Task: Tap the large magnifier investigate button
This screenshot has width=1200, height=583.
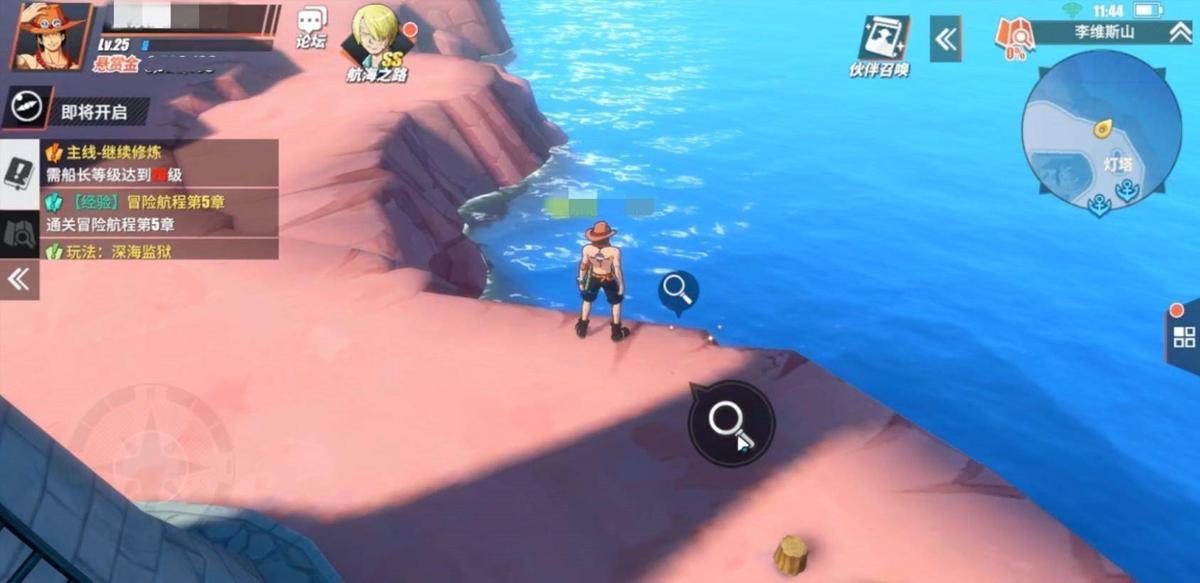Action: (x=731, y=423)
